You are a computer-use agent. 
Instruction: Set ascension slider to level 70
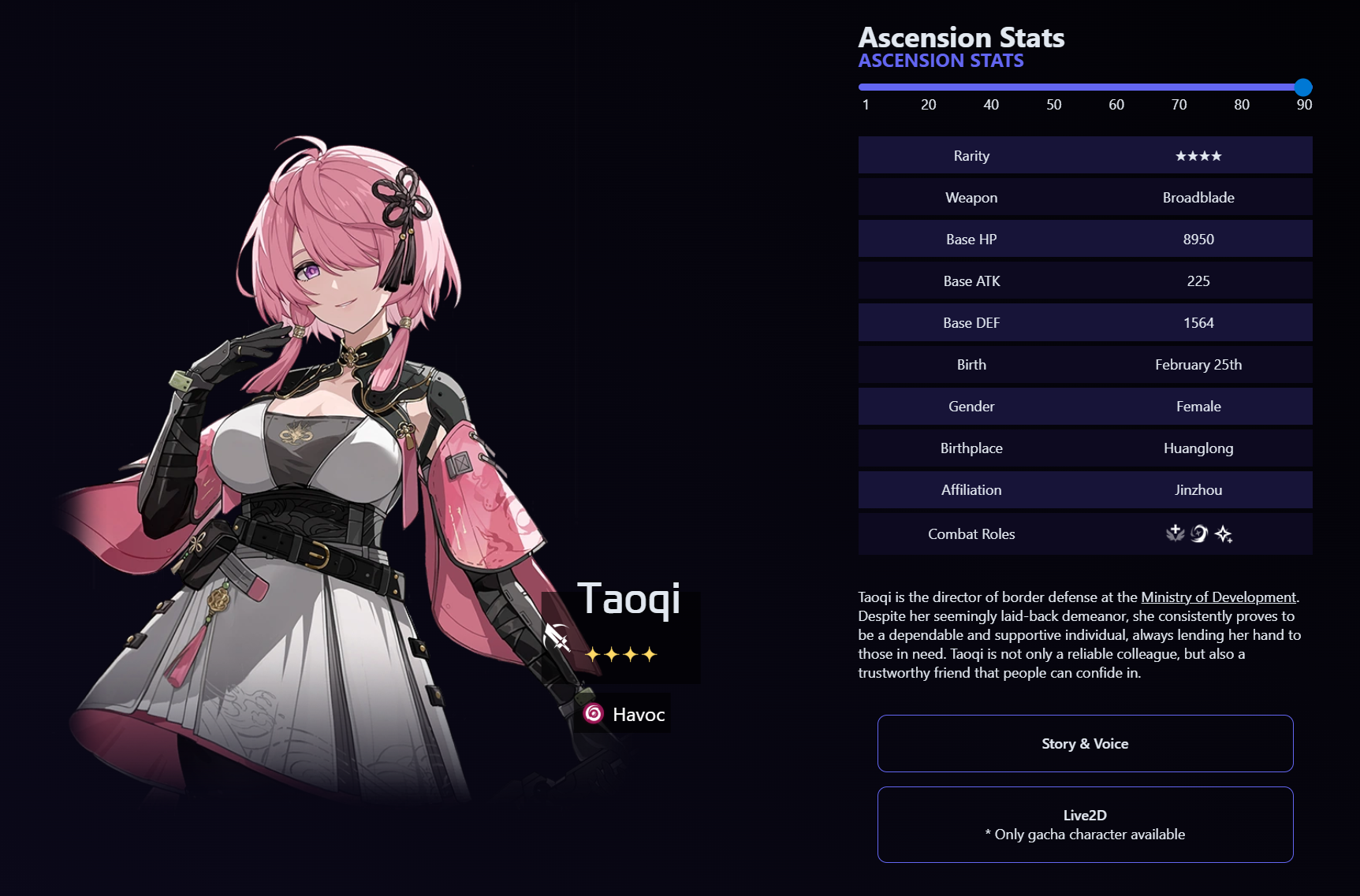click(1179, 87)
